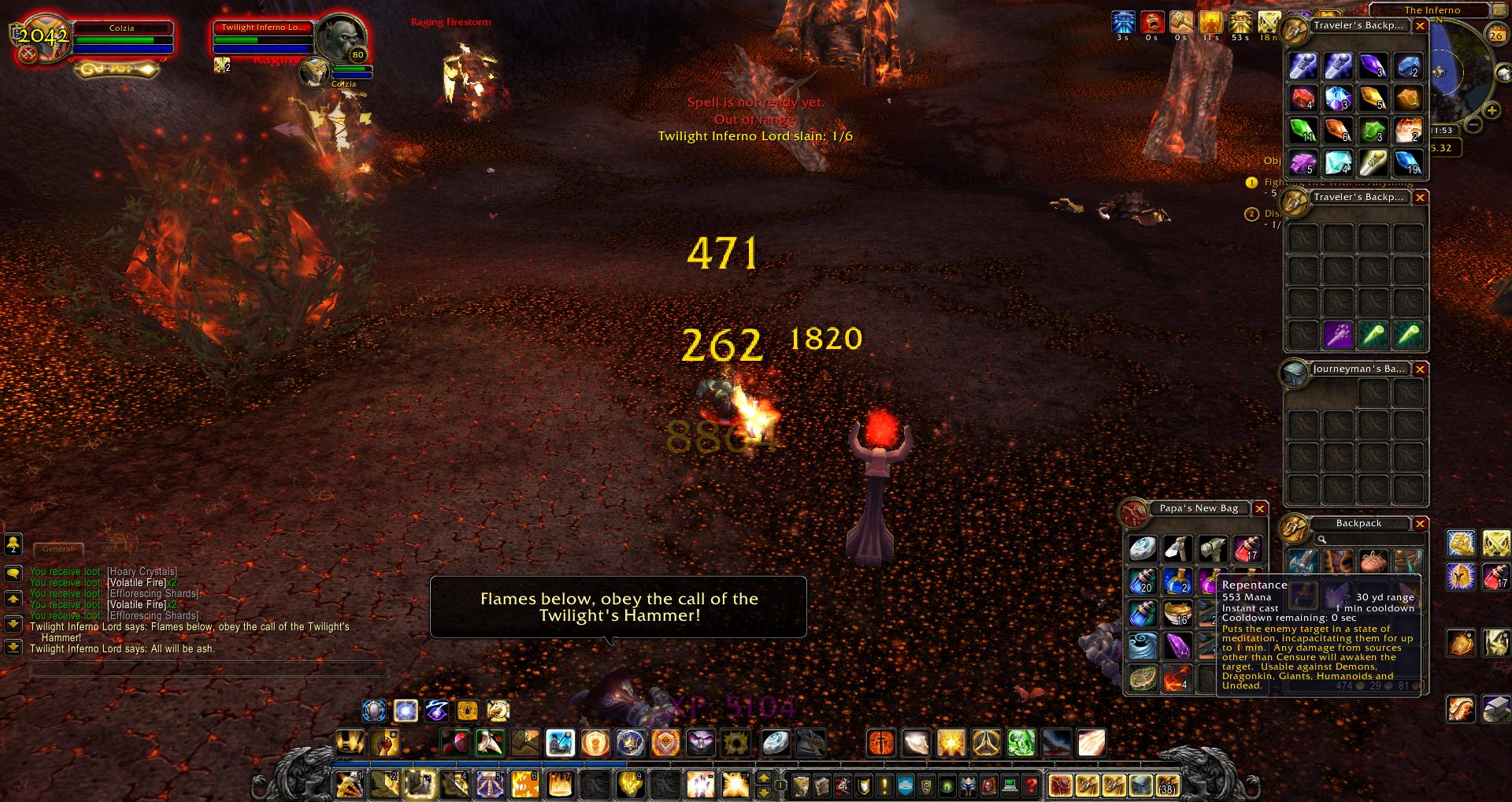The height and width of the screenshot is (802, 1512).
Task: Select the blue gem stack of 19
Action: tap(1408, 162)
